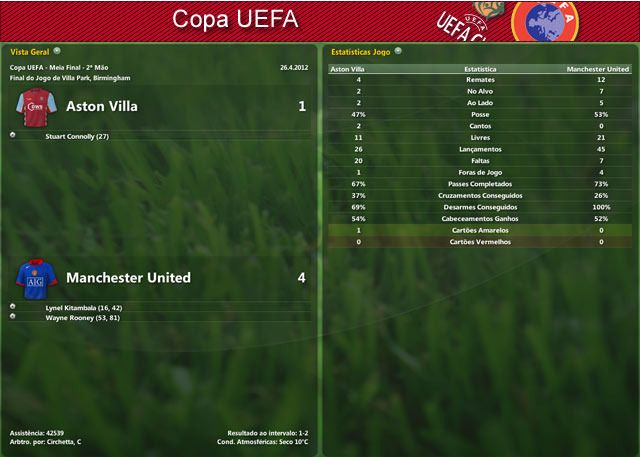The image size is (640, 457).
Task: Open the Vista Geral panel selector
Action: pos(57,50)
